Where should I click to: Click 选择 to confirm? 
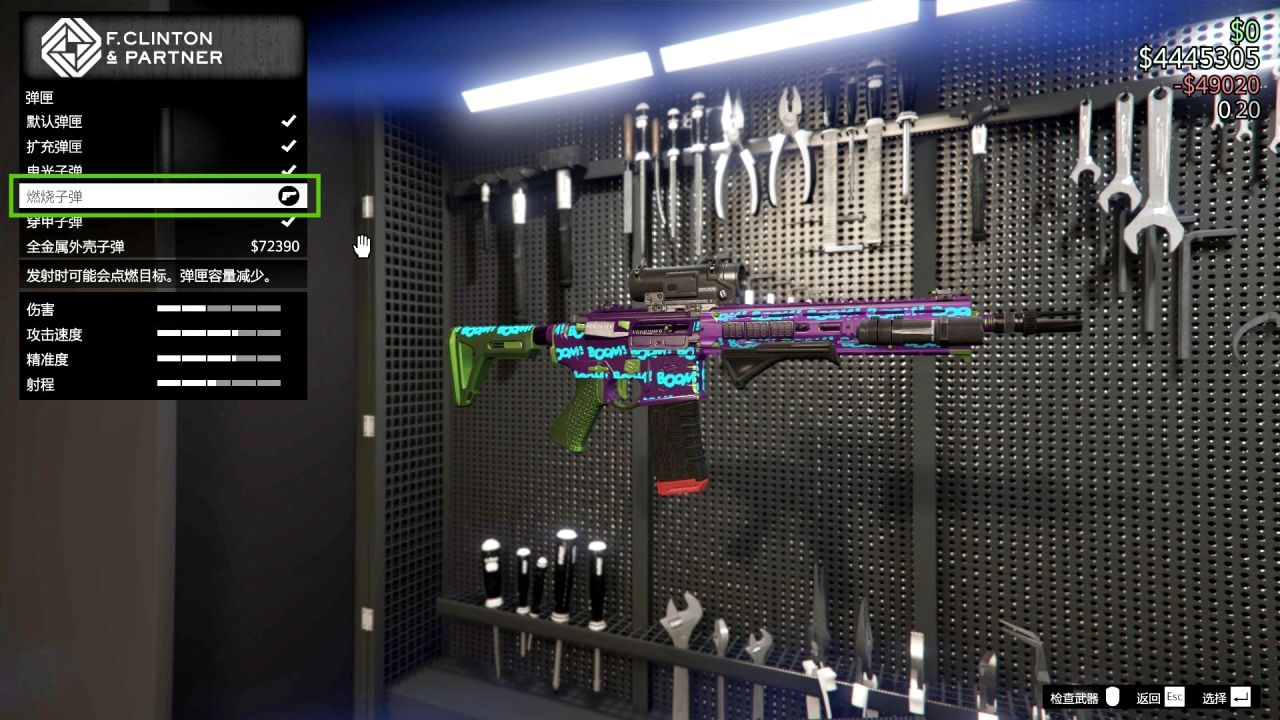(1213, 697)
